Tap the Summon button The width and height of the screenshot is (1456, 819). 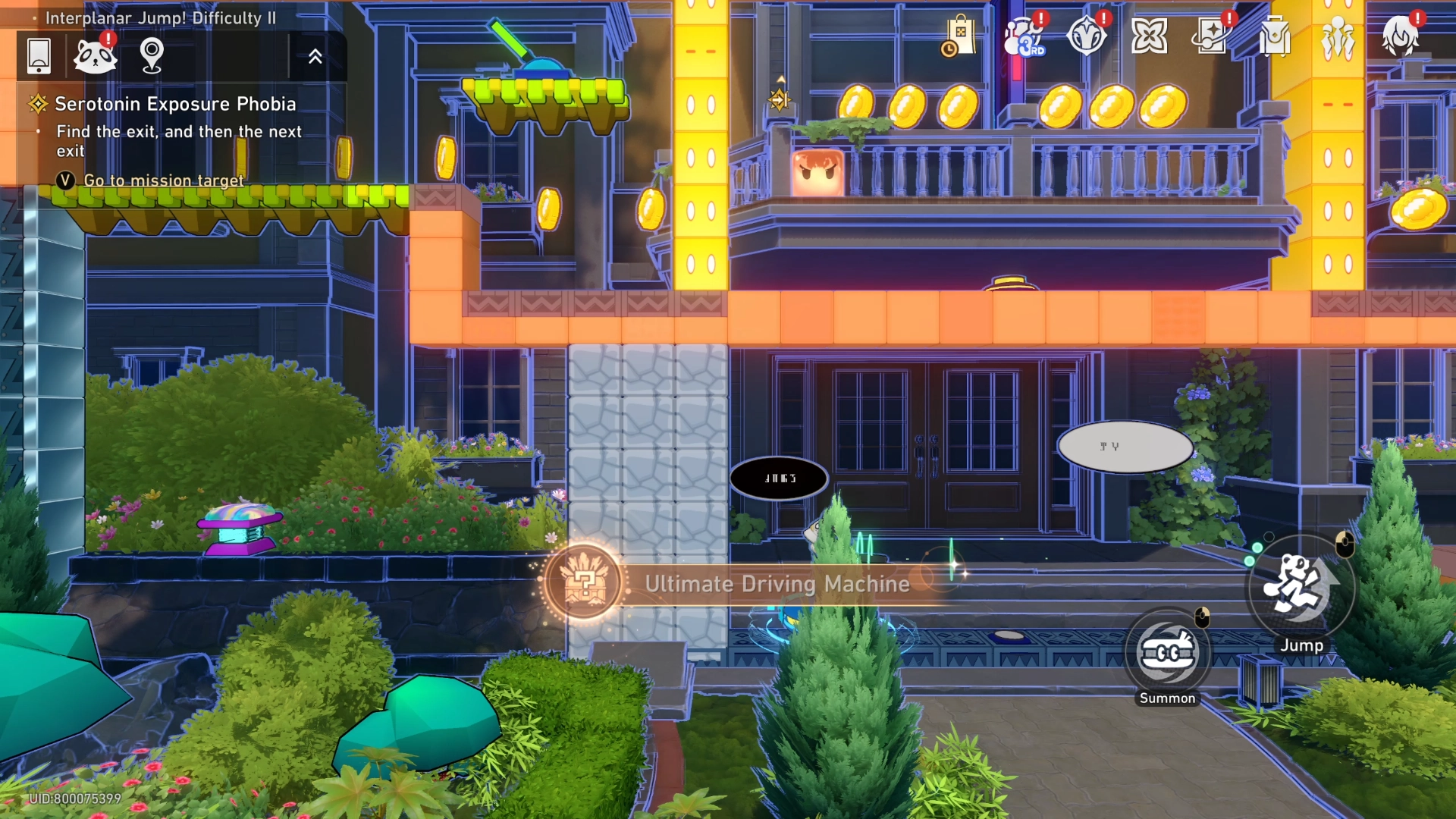1168,654
